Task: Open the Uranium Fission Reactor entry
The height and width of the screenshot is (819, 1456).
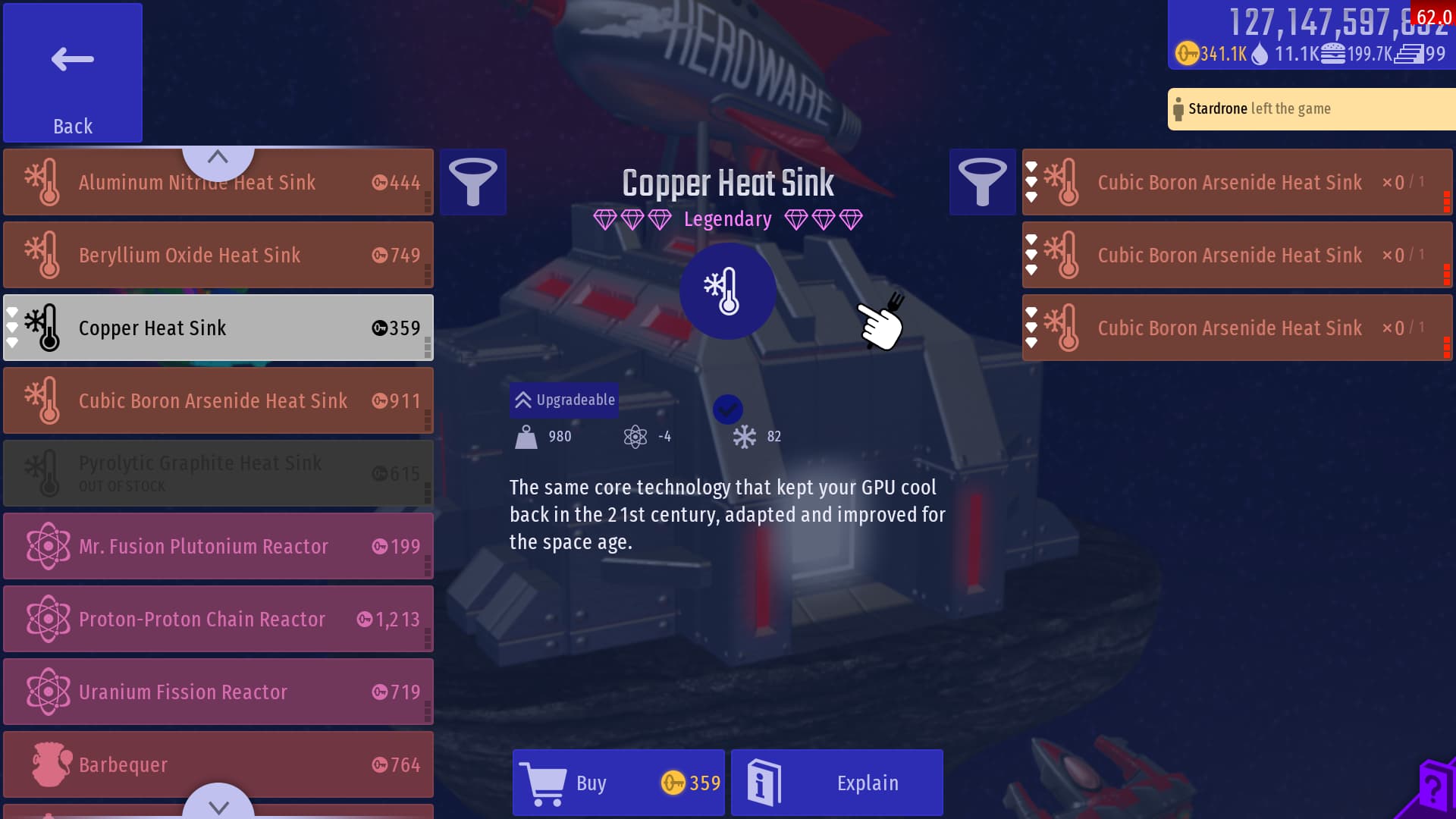Action: click(218, 692)
